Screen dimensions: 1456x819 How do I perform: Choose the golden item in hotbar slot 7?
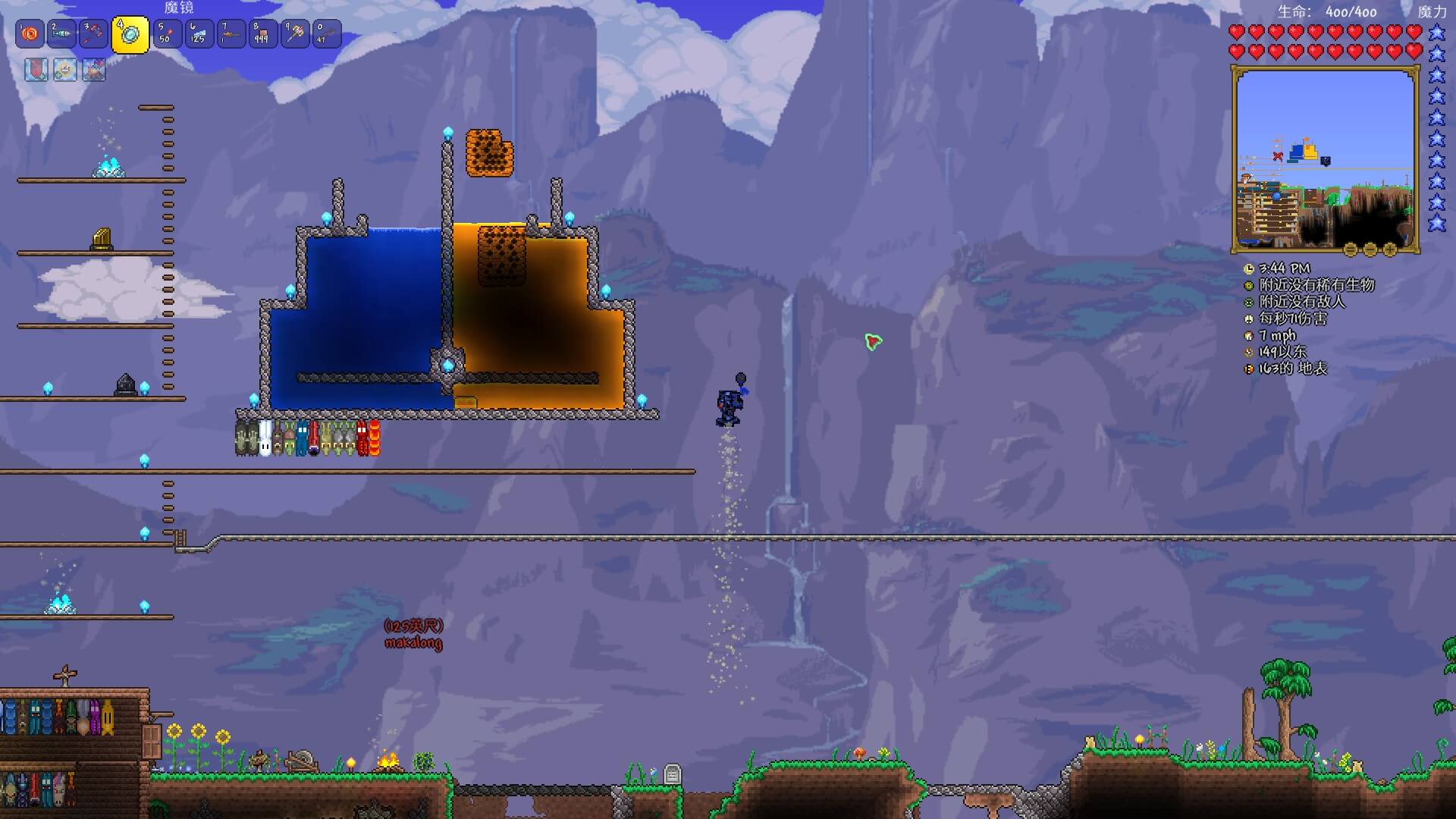click(x=231, y=34)
